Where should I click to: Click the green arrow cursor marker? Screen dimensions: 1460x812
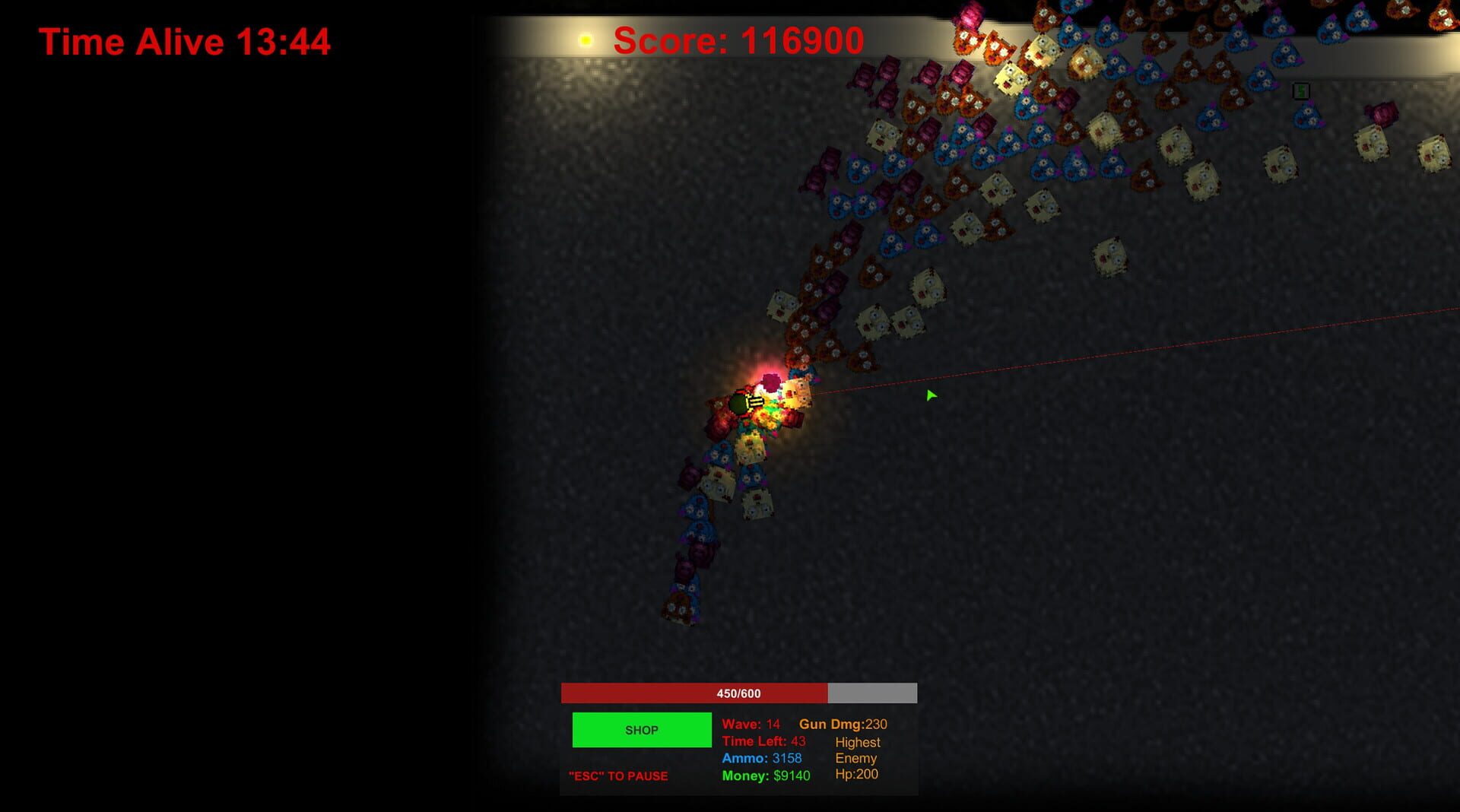(931, 395)
